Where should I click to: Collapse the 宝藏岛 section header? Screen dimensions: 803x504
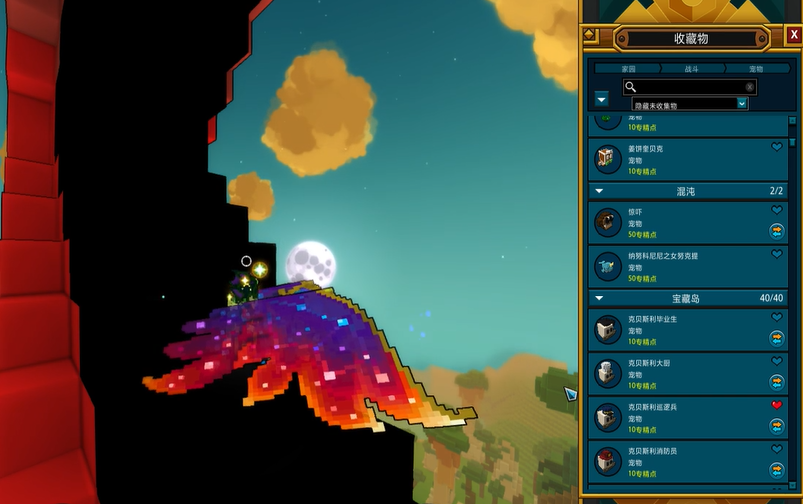click(600, 298)
